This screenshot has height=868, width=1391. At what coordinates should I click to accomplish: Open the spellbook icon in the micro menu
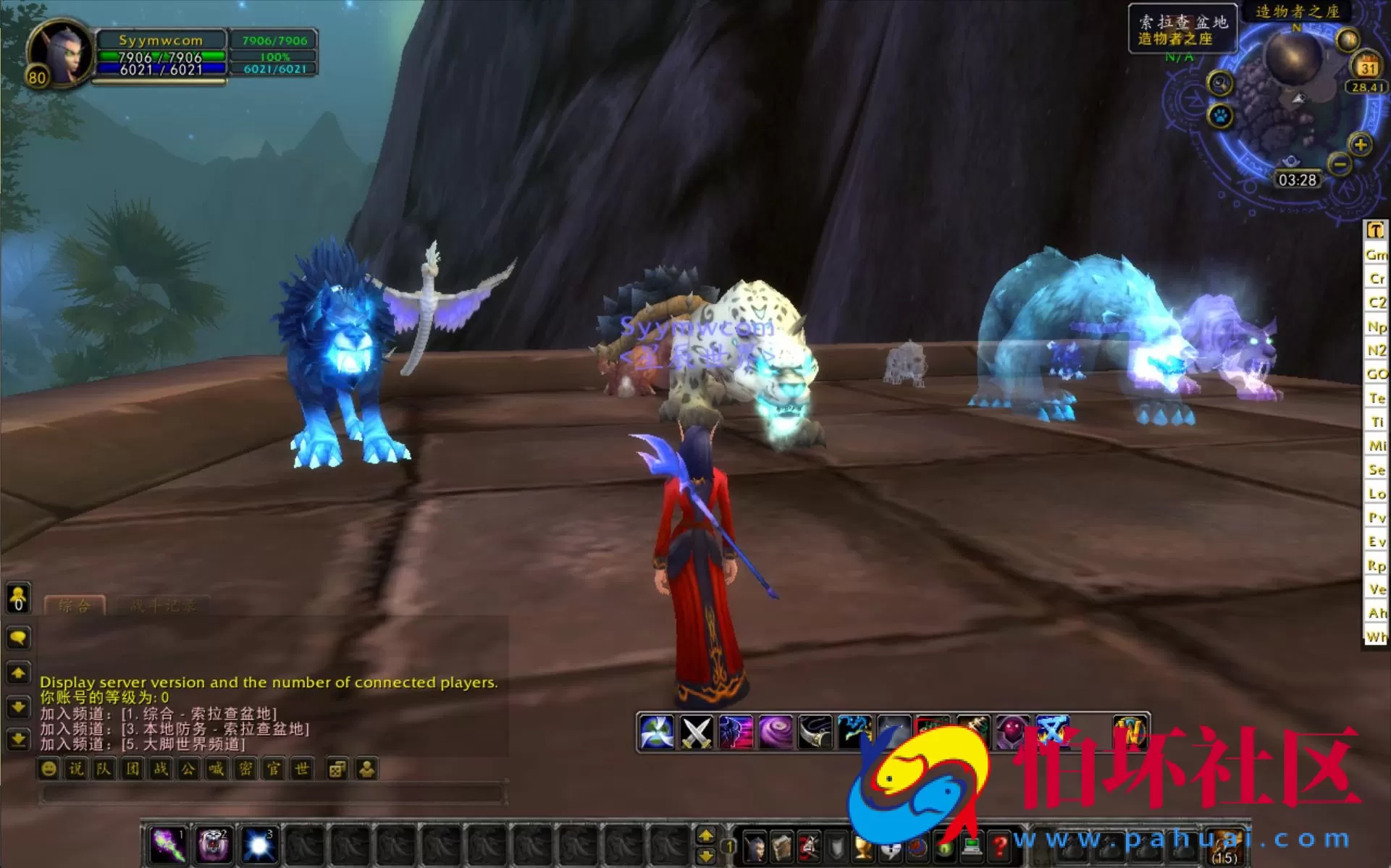783,848
